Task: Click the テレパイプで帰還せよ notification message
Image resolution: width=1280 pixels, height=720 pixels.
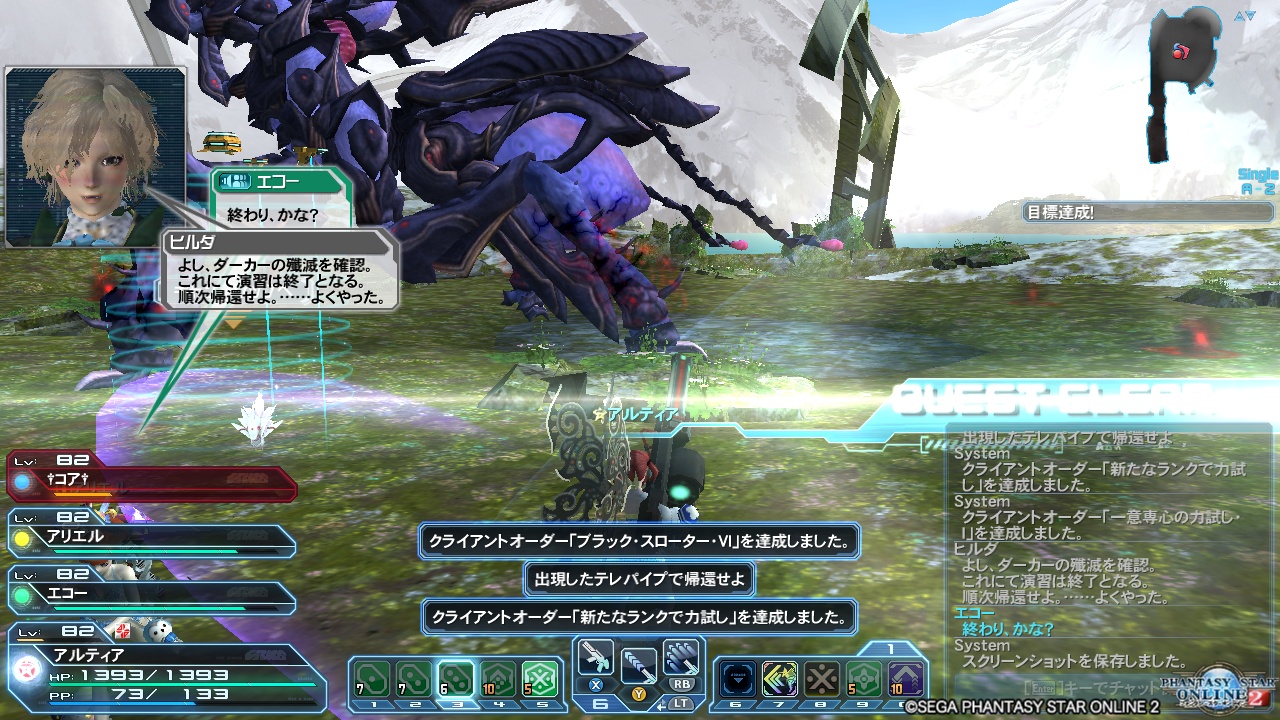Action: coord(640,578)
